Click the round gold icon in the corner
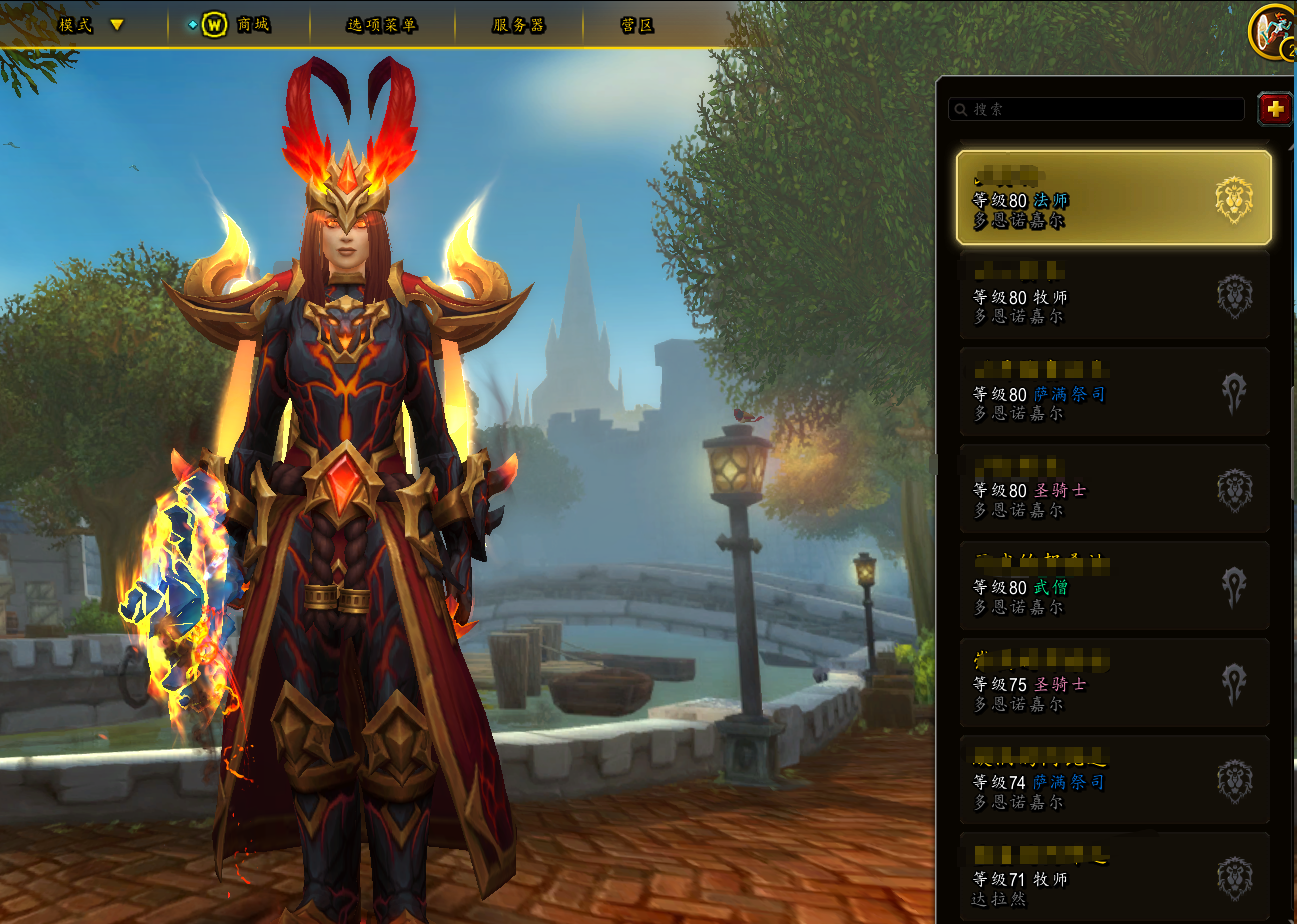The height and width of the screenshot is (924, 1297). pos(1272,30)
